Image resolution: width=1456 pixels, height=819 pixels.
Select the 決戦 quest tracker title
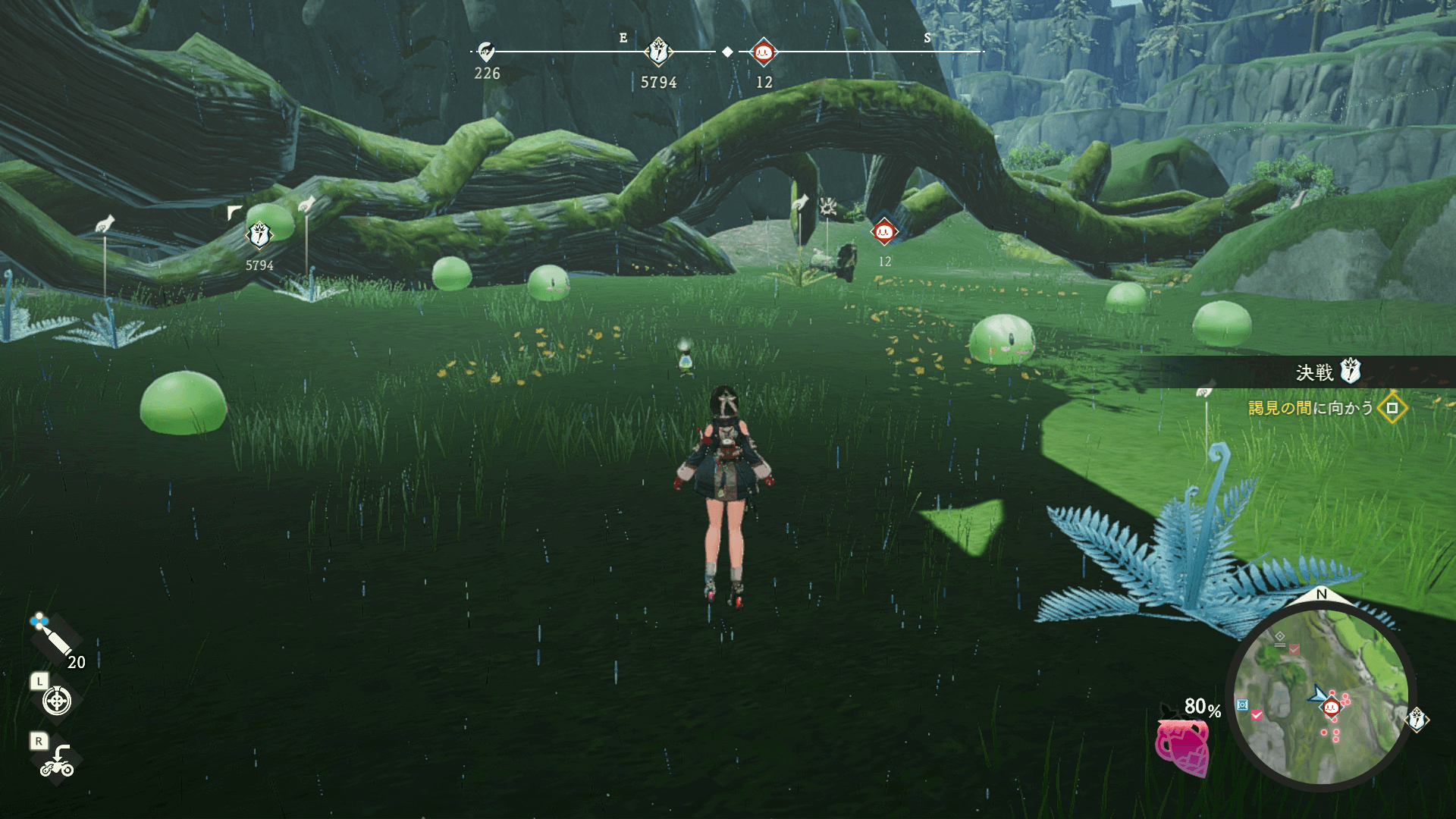pyautogui.click(x=1314, y=372)
